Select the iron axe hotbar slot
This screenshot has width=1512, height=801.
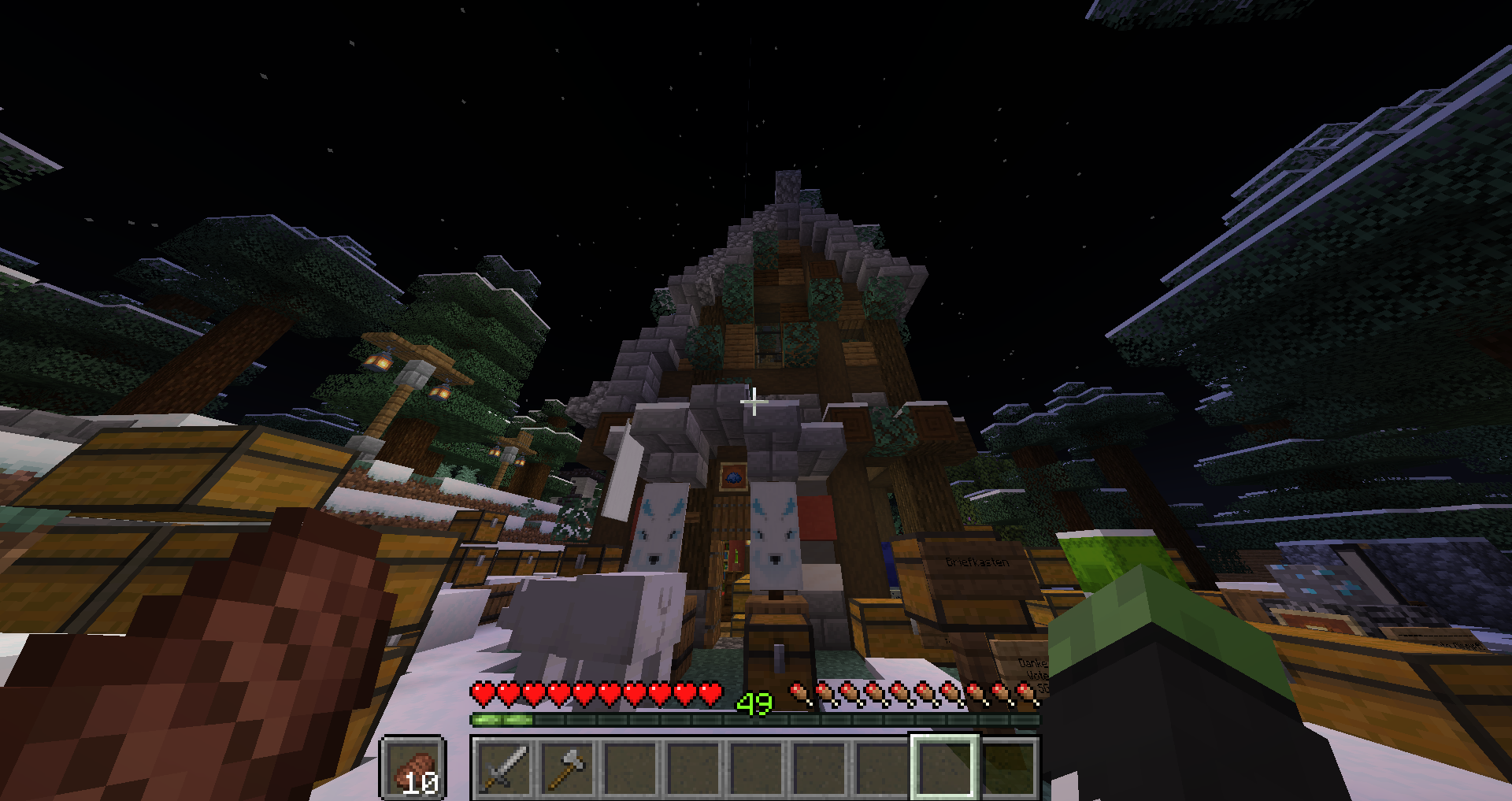click(x=566, y=768)
